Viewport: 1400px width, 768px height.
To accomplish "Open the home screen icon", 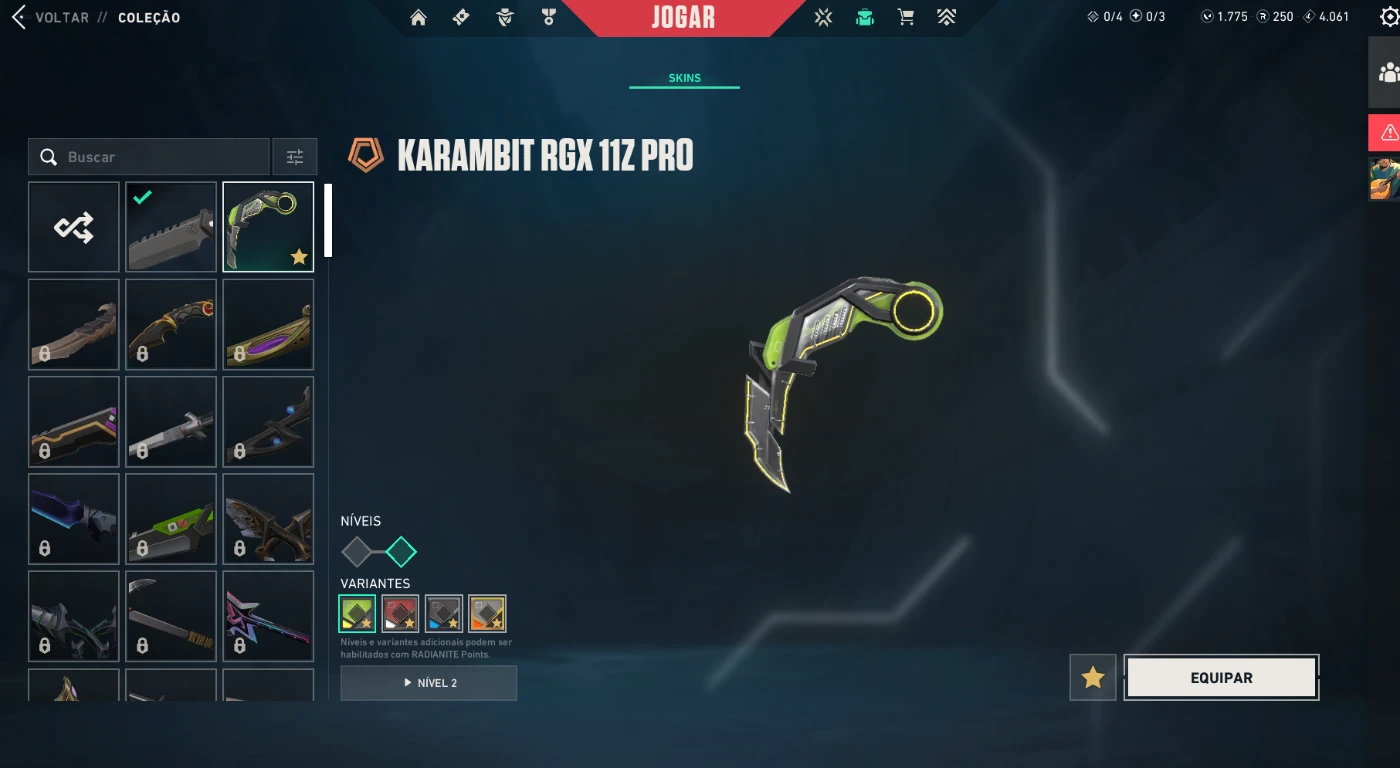I will coord(418,17).
